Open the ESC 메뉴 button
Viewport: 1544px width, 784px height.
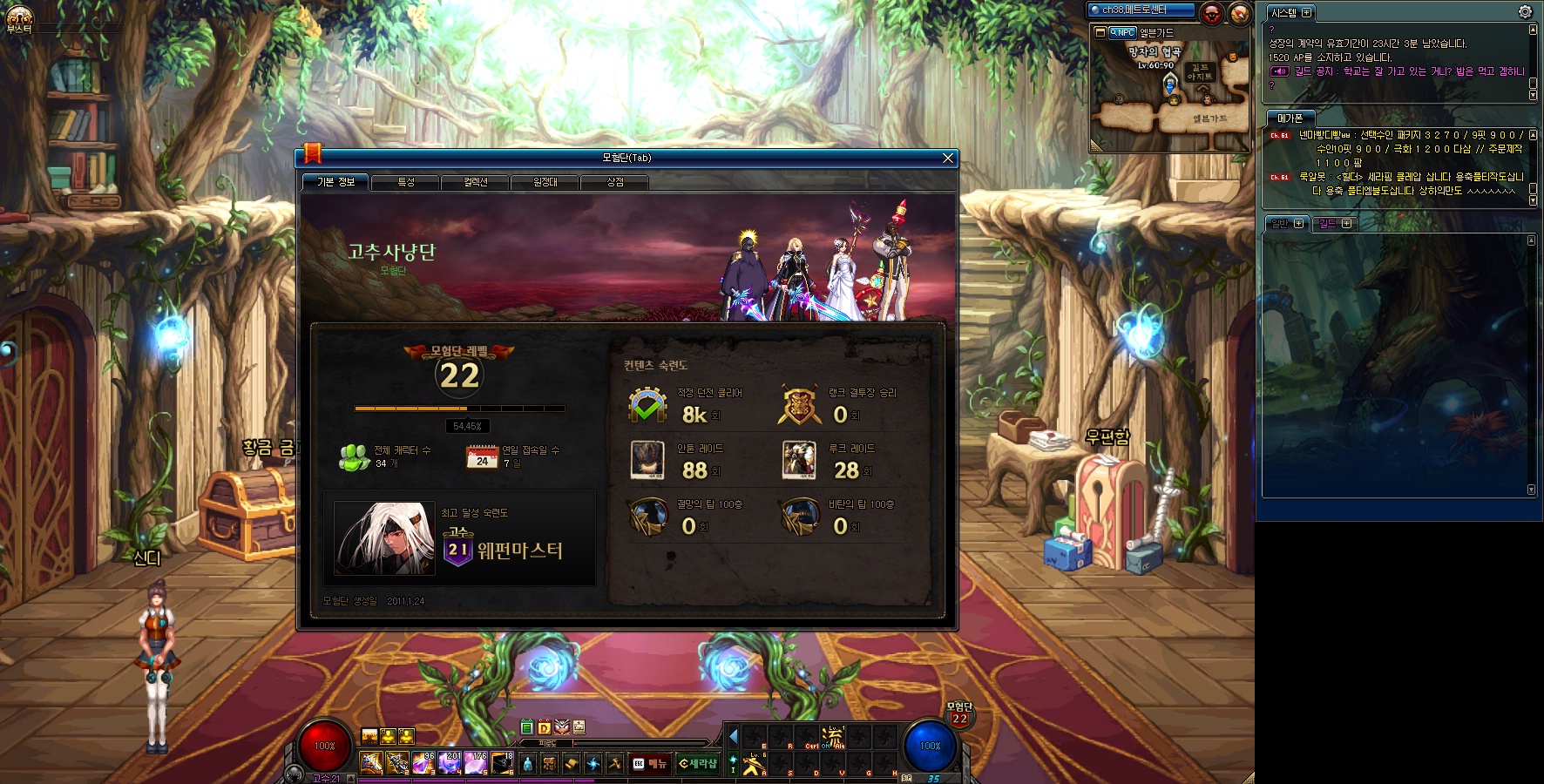649,764
